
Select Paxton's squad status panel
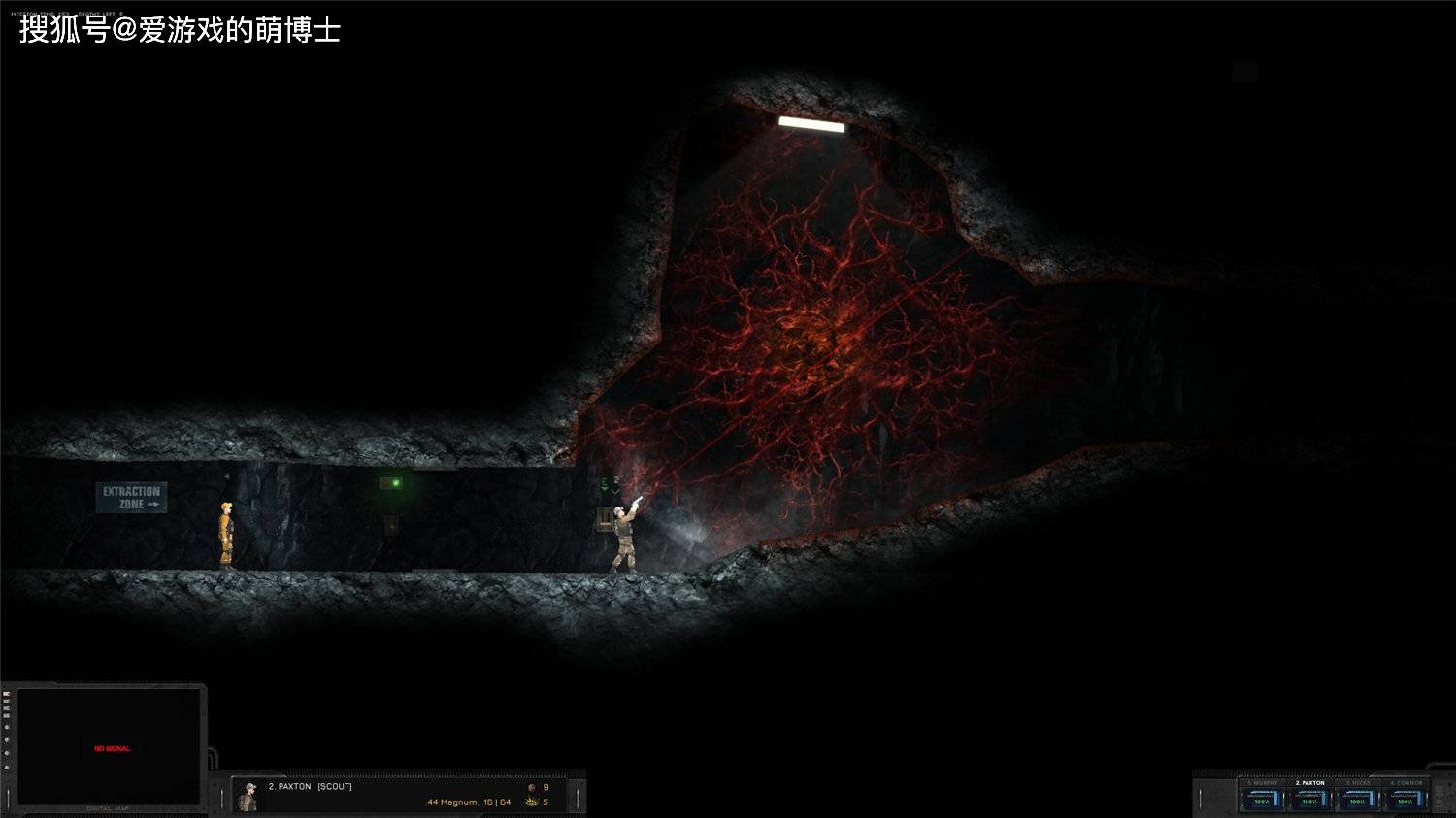pyautogui.click(x=1309, y=797)
